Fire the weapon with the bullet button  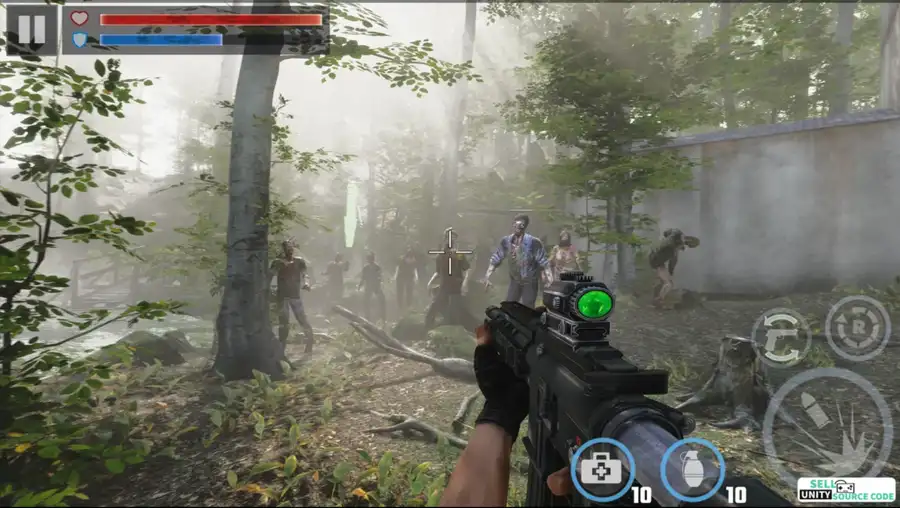click(827, 426)
